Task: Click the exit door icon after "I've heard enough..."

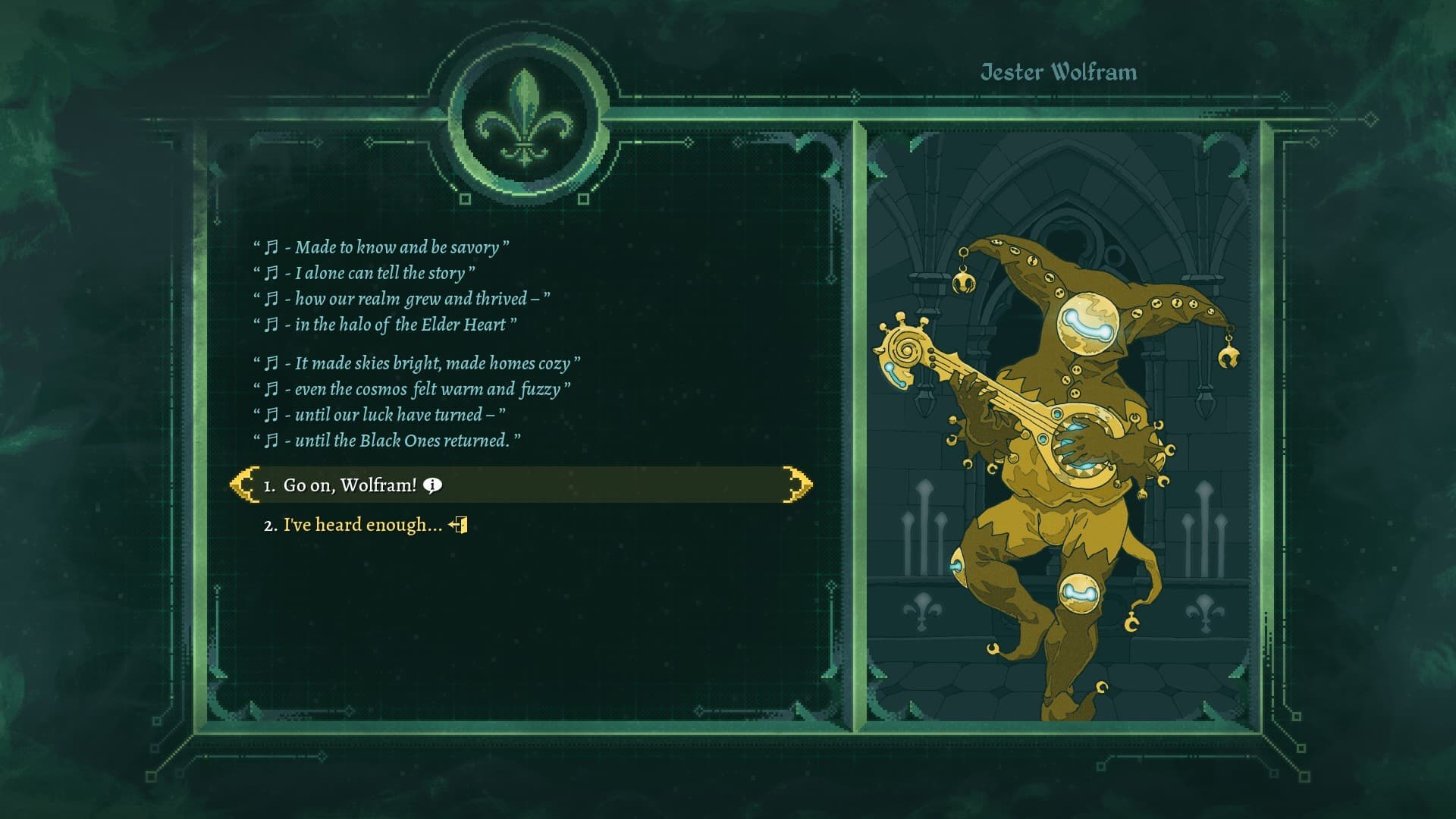Action: (x=459, y=523)
